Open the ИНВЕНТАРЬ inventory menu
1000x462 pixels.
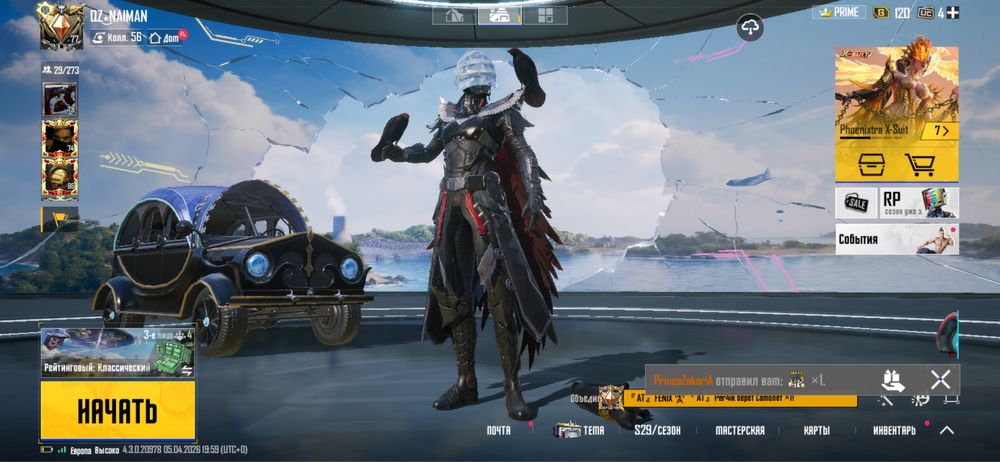click(x=894, y=431)
